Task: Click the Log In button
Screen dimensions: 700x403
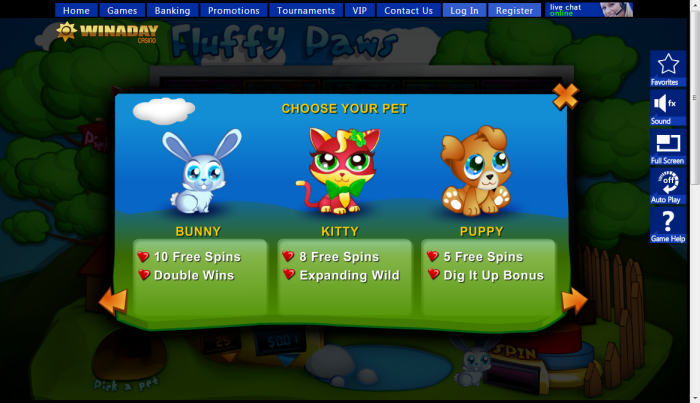Action: pyautogui.click(x=465, y=11)
